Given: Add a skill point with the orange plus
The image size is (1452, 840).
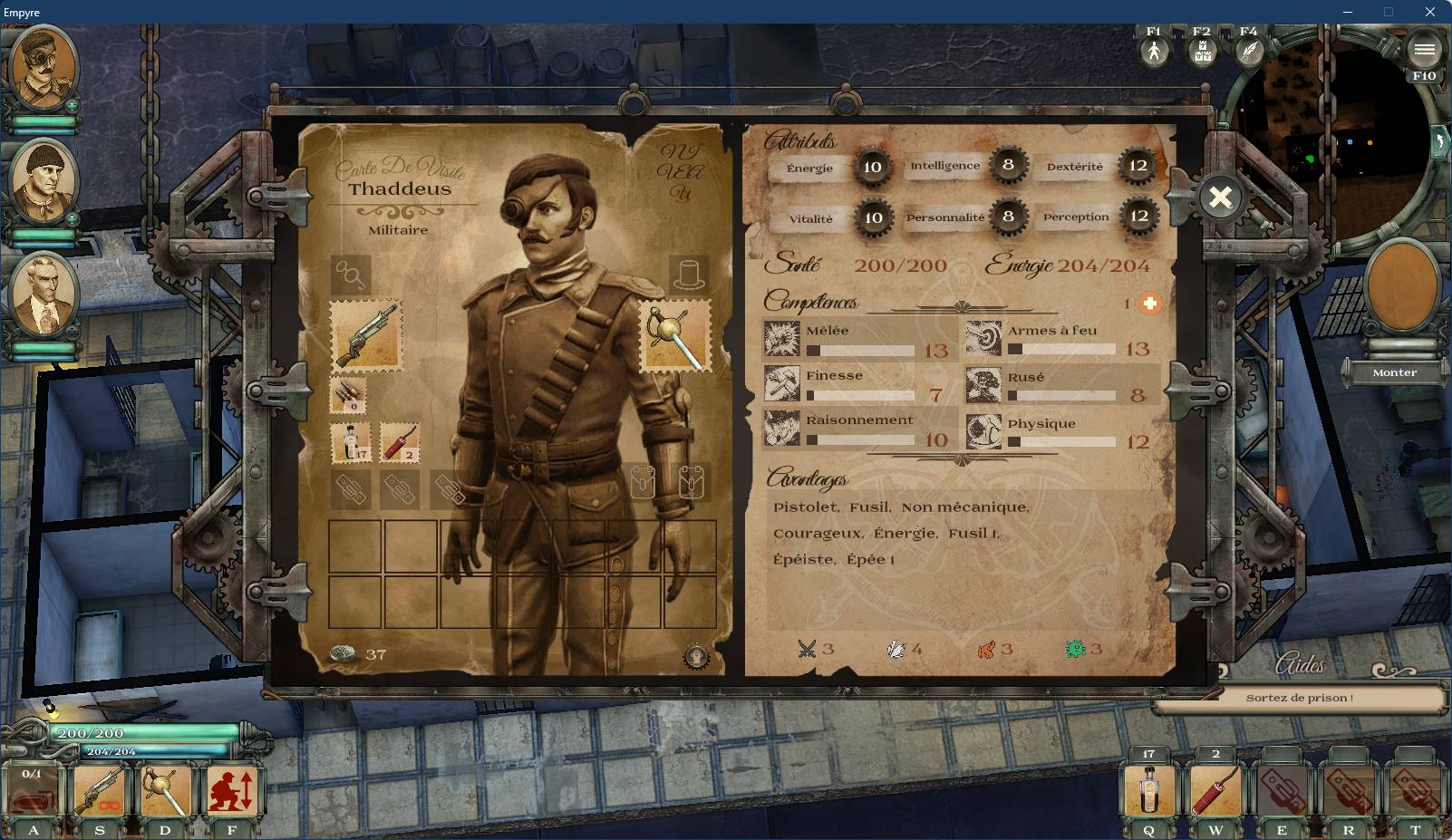Looking at the screenshot, I should [x=1149, y=304].
